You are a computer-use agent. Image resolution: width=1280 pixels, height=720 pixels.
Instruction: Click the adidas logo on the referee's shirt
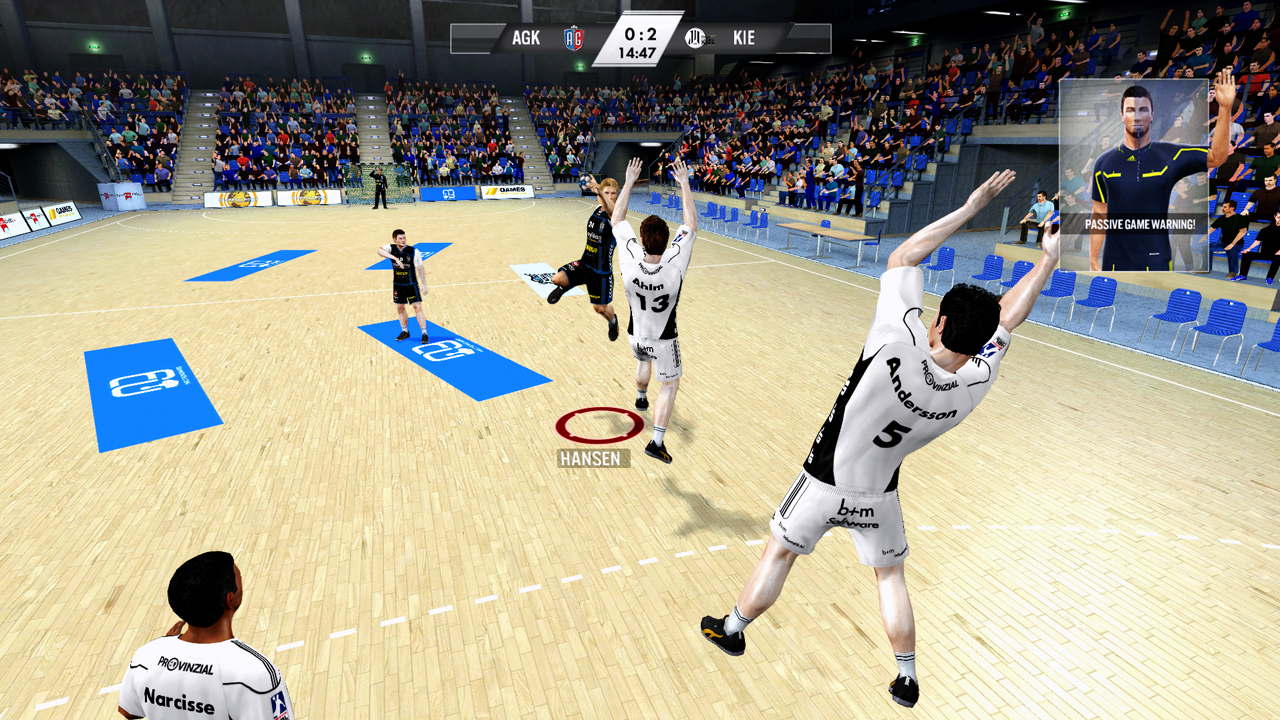pyautogui.click(x=1132, y=157)
